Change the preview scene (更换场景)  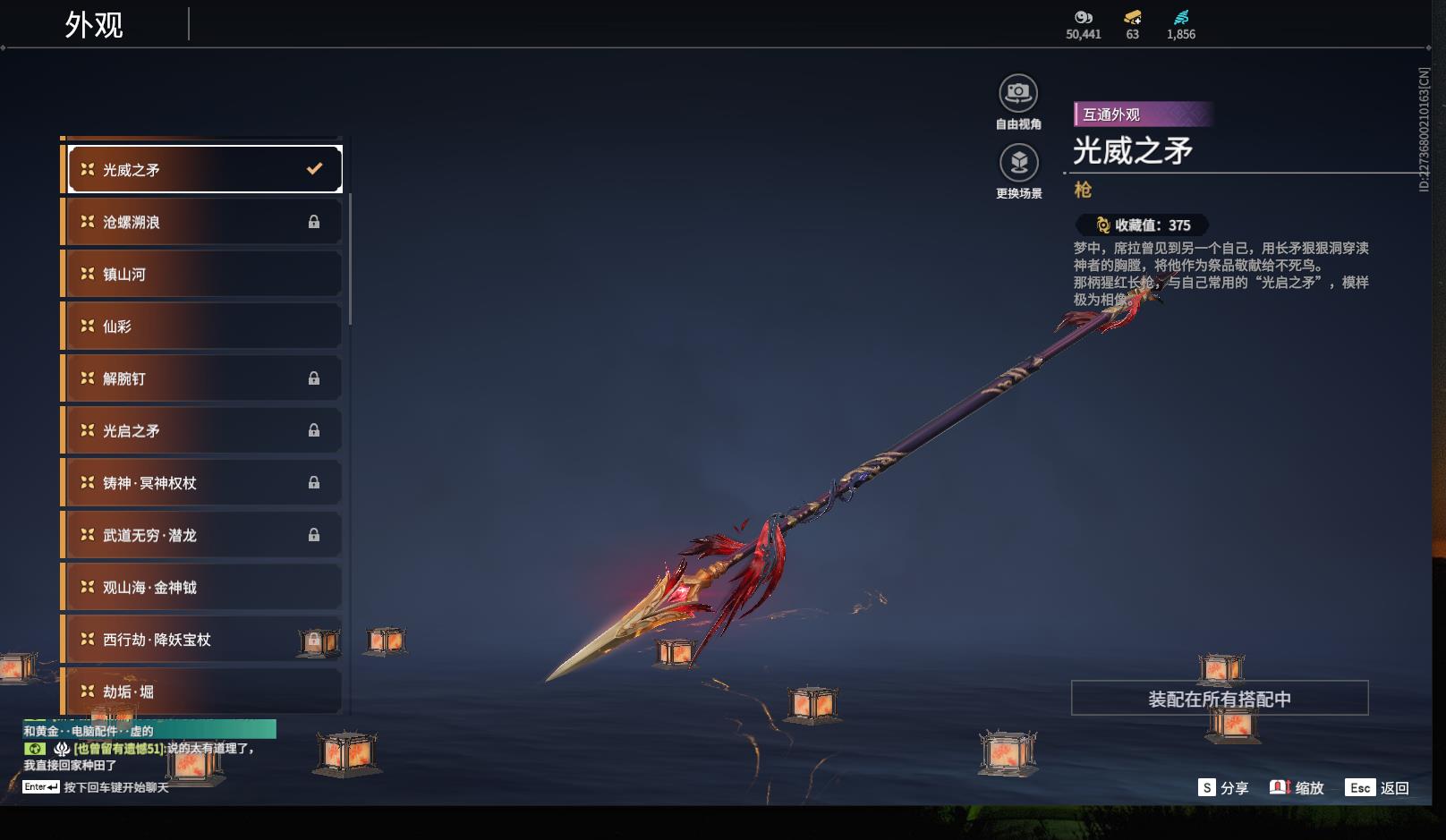[x=1018, y=163]
